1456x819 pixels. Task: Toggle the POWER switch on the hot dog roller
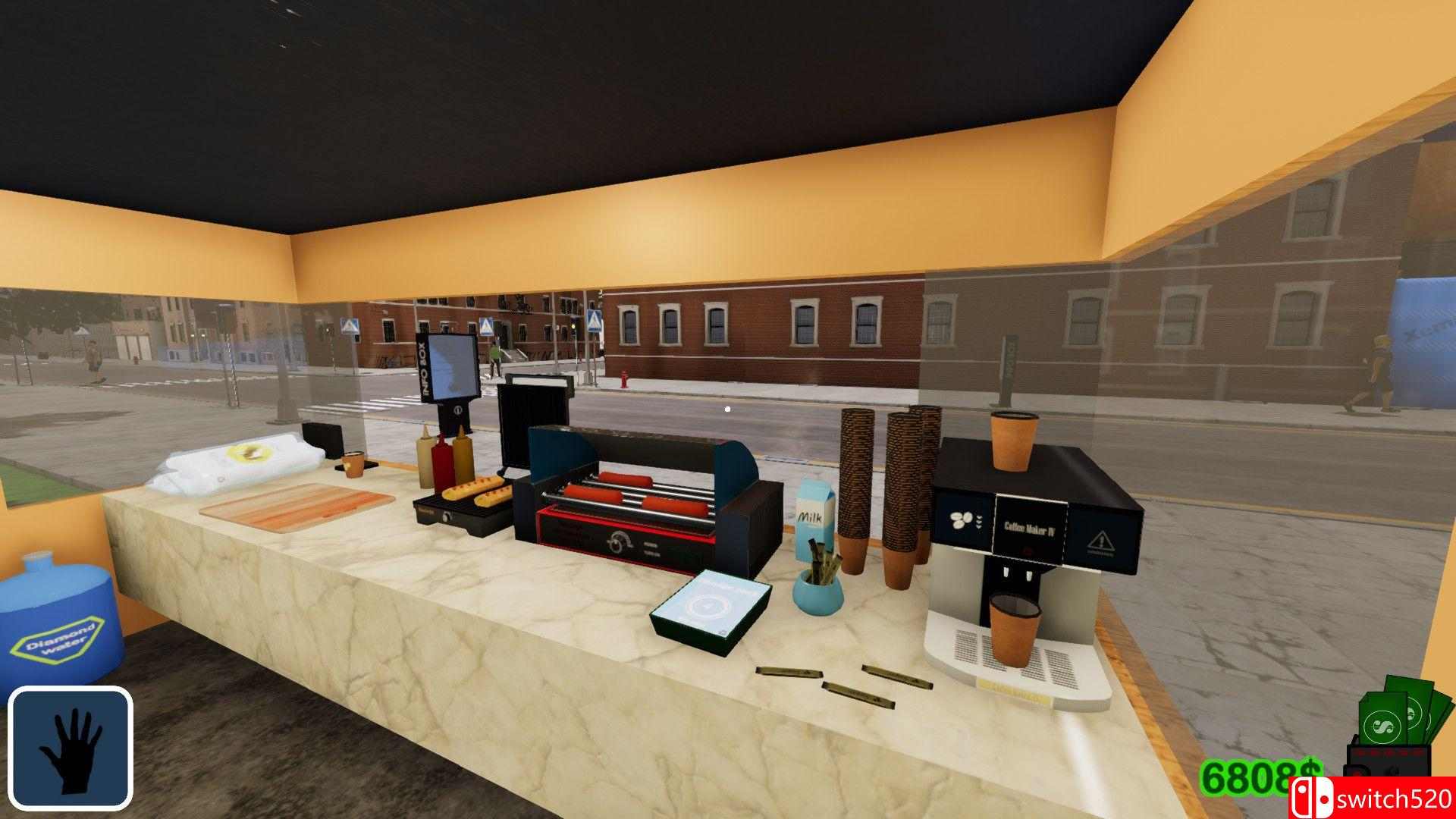click(x=651, y=543)
